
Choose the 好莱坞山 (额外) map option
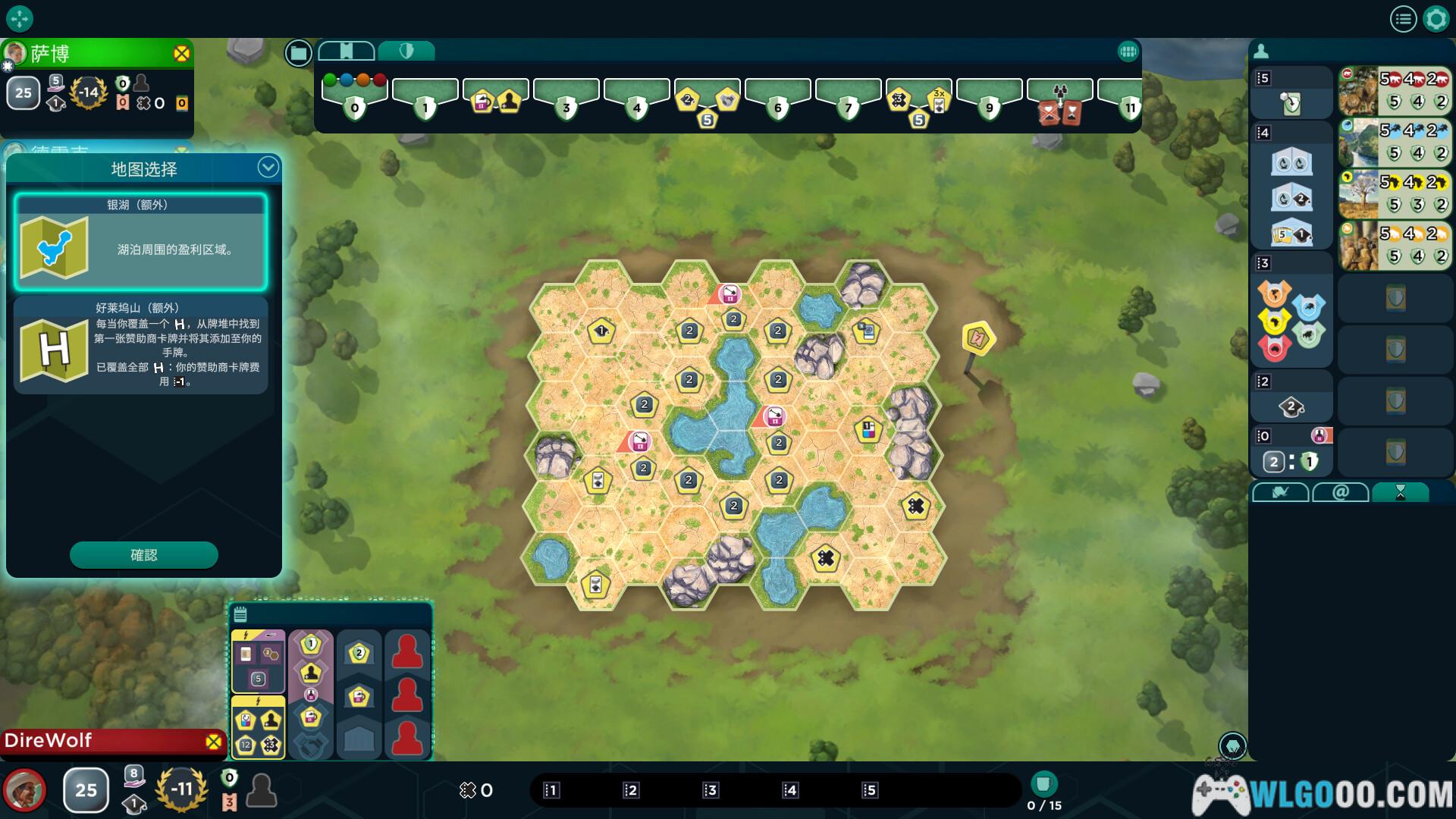140,346
